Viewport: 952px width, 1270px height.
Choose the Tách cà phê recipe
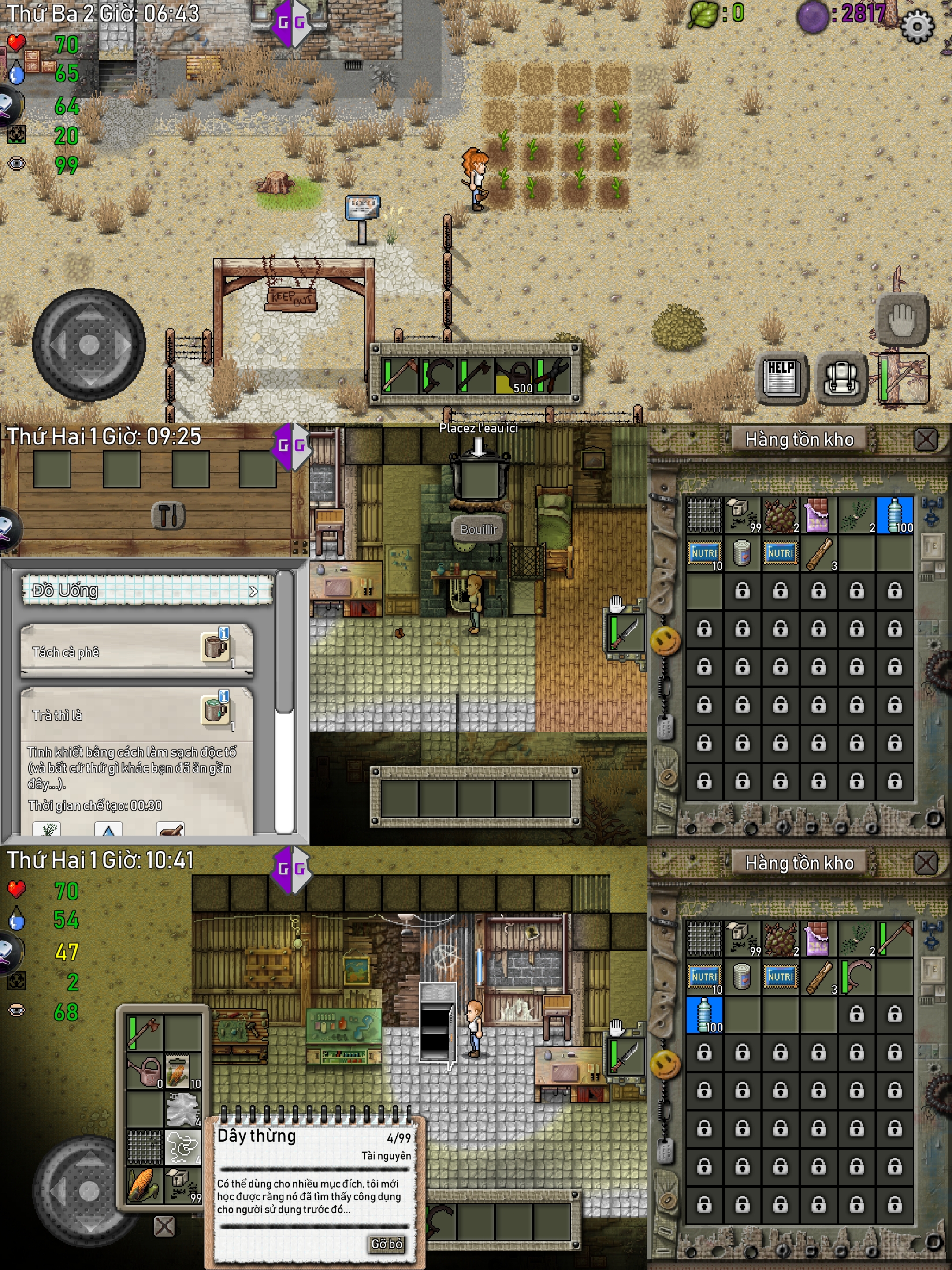click(x=136, y=651)
